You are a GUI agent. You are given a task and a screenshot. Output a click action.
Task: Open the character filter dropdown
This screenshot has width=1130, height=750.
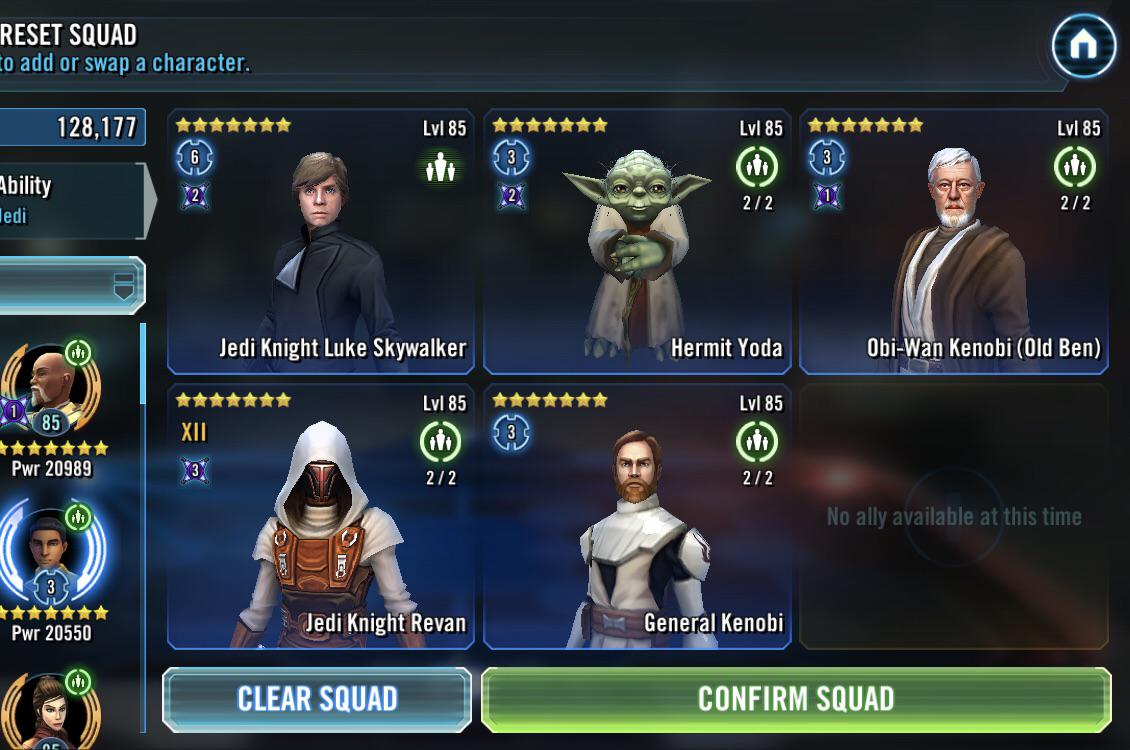pyautogui.click(x=72, y=285)
